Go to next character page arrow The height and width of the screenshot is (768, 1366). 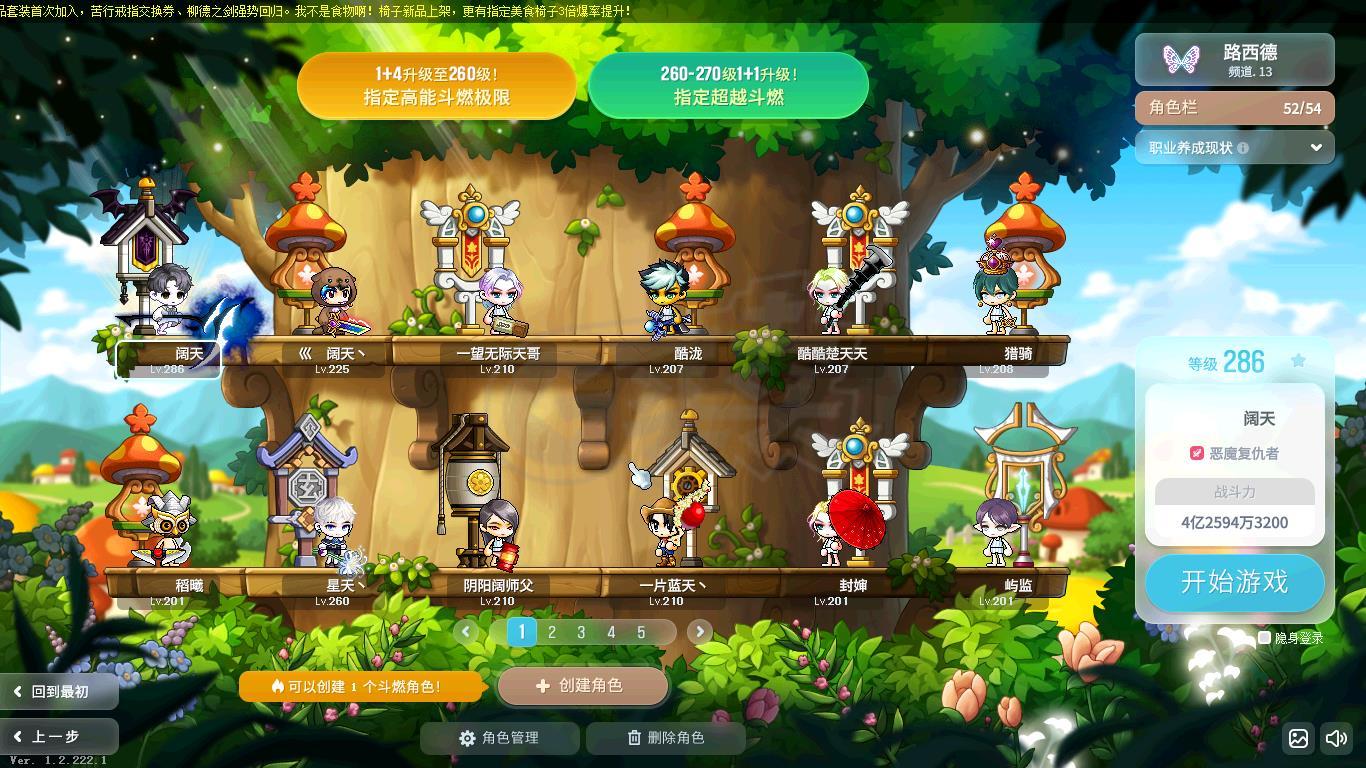point(699,632)
